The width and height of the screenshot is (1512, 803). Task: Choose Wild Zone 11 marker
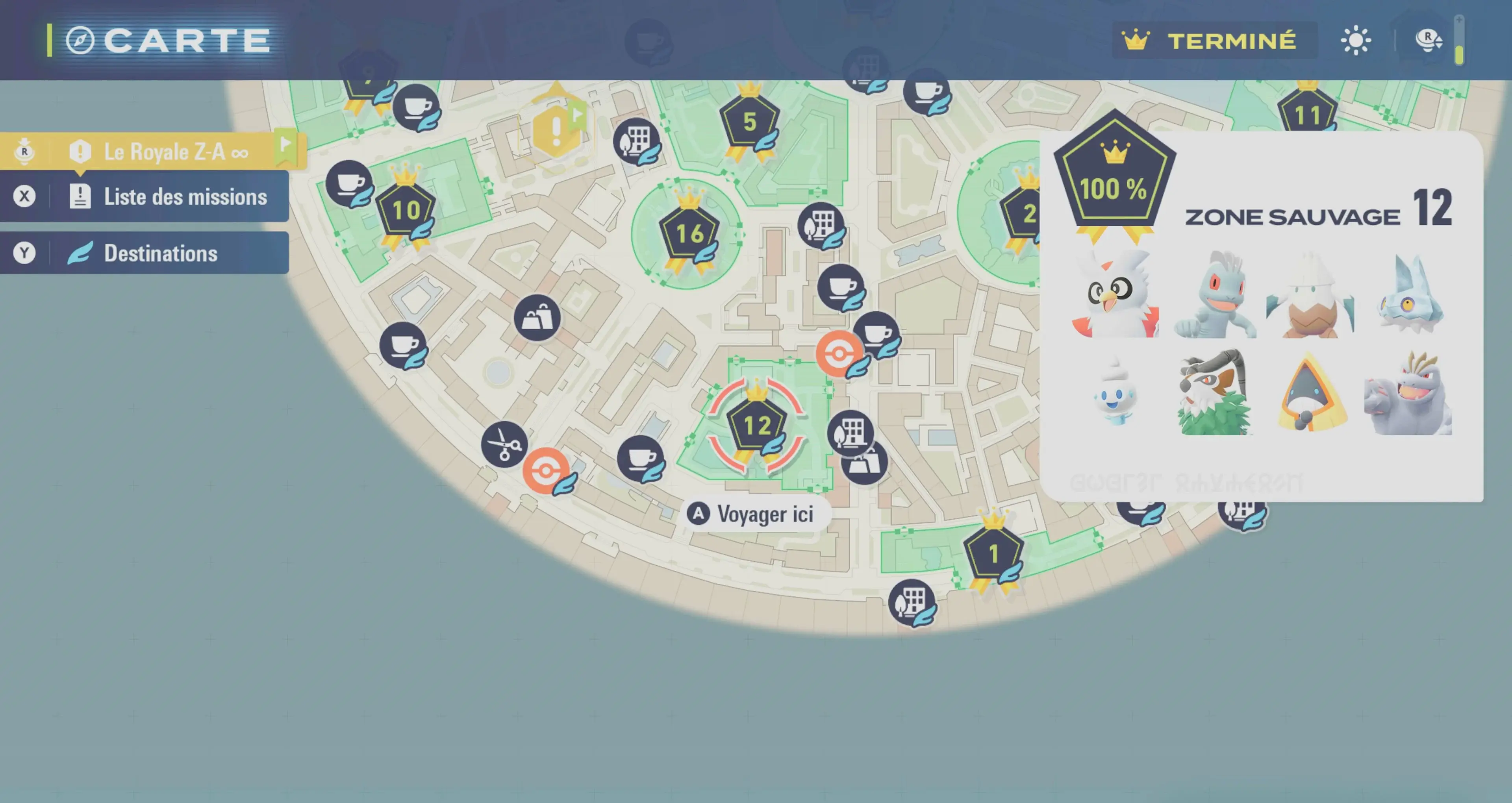point(1306,115)
